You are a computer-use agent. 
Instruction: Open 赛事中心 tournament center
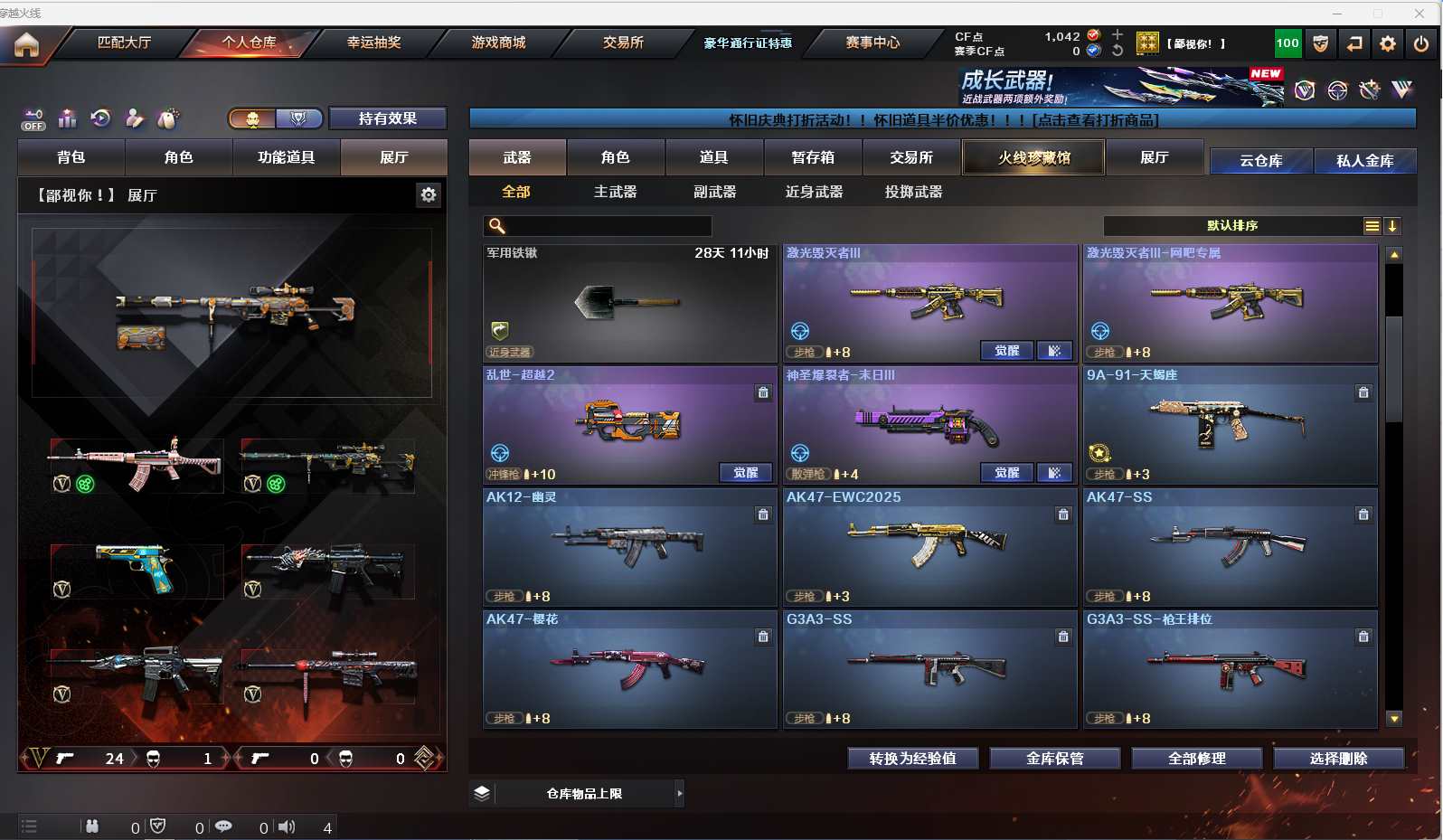click(x=872, y=42)
